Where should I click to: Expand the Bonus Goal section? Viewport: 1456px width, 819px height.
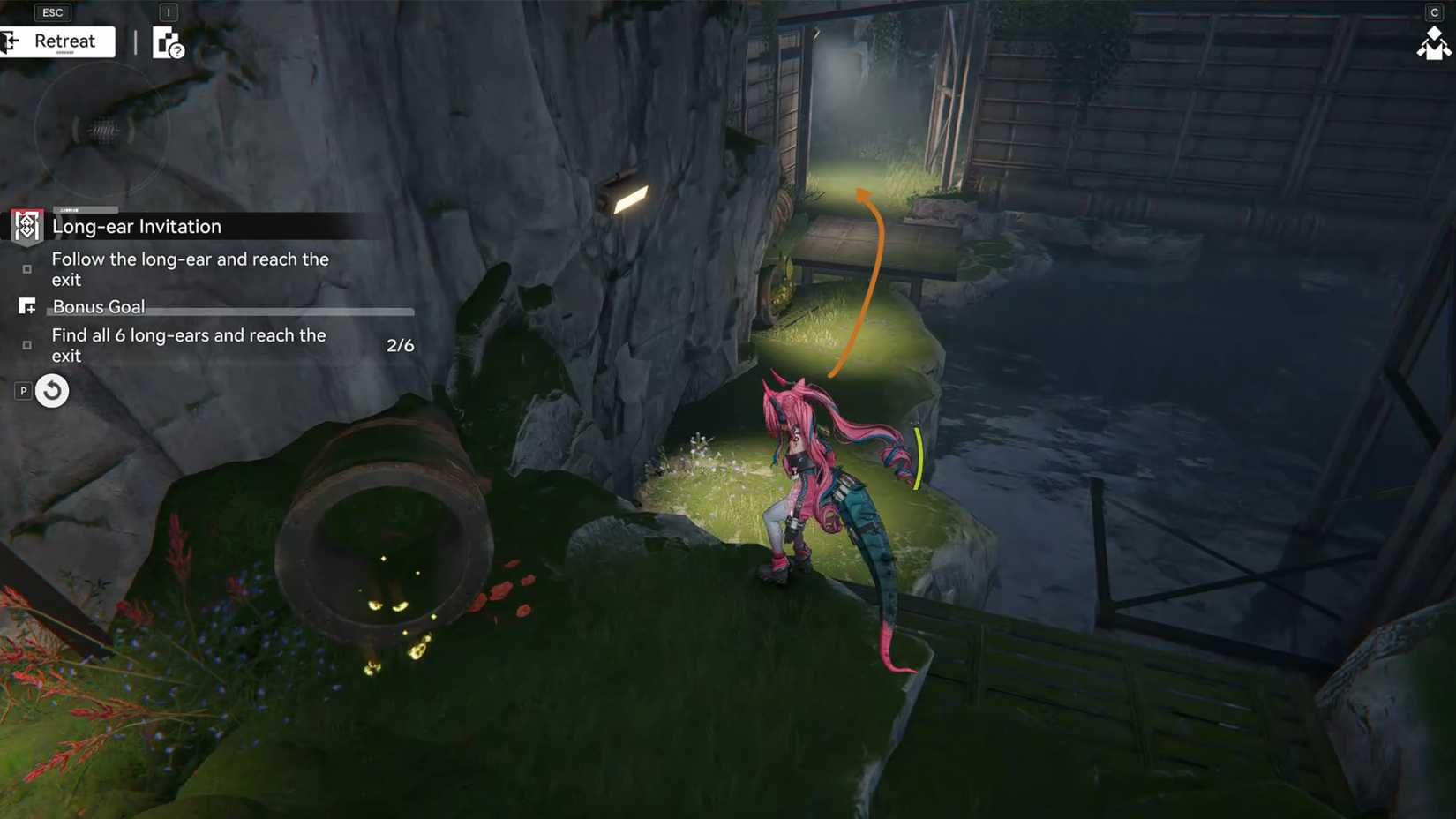point(98,306)
